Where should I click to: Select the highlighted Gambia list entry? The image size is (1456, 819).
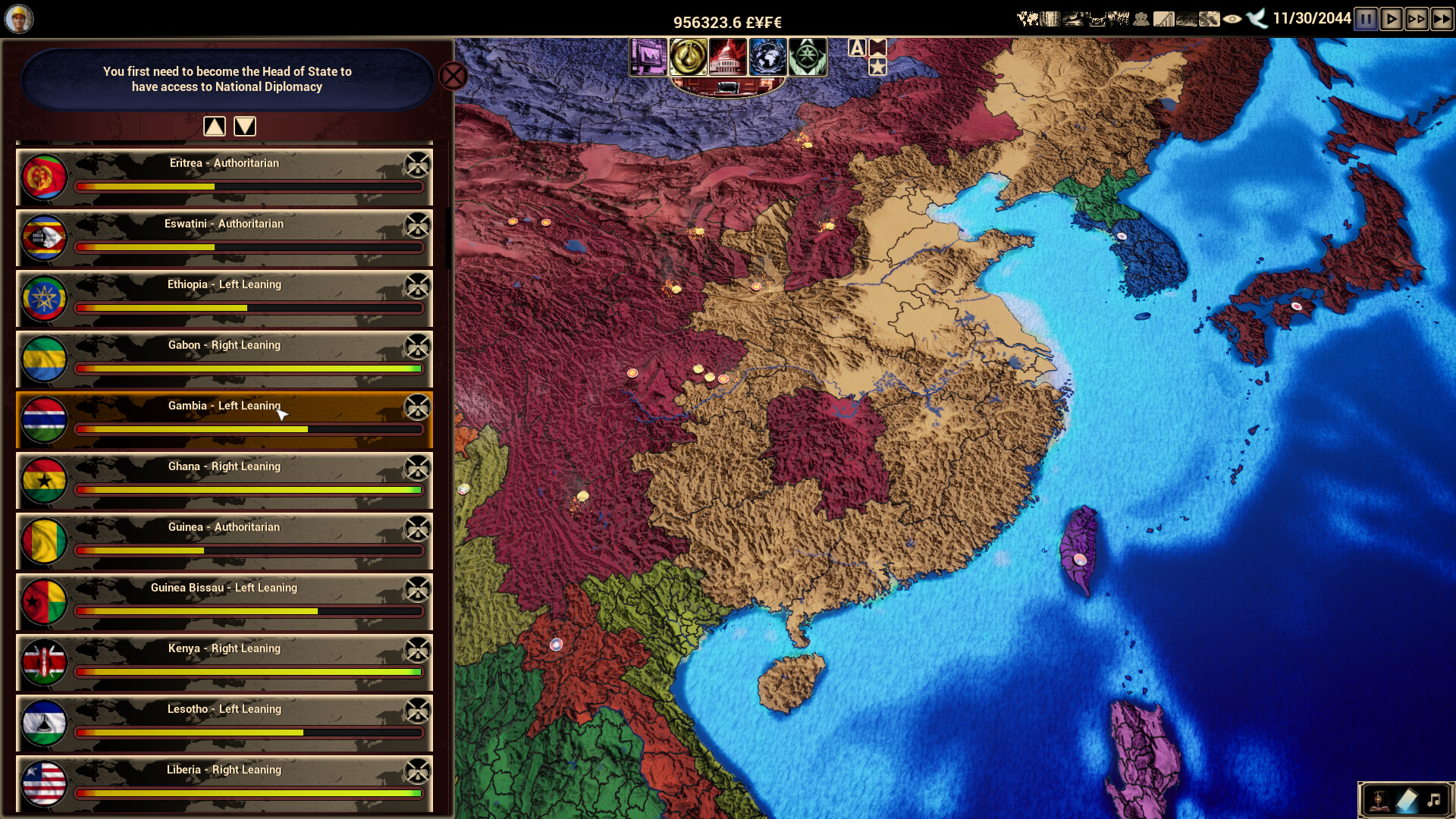tap(224, 420)
